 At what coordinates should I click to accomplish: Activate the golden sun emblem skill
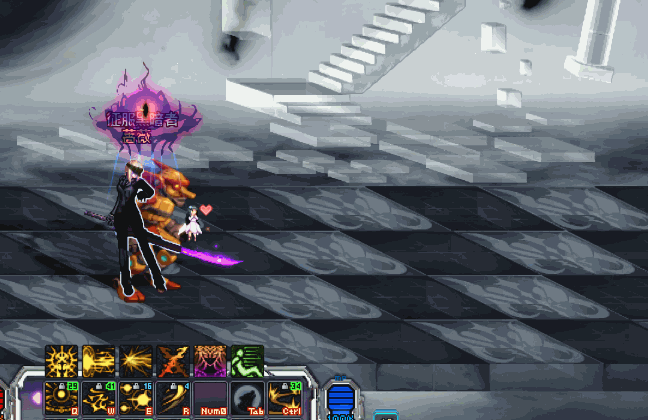coord(61,361)
